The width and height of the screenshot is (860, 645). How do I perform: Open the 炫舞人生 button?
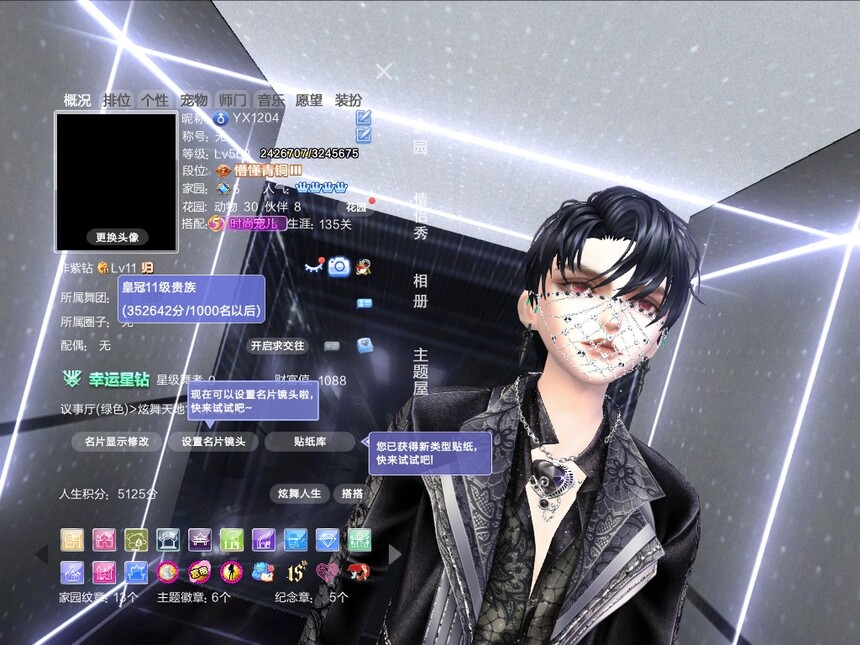pos(299,494)
